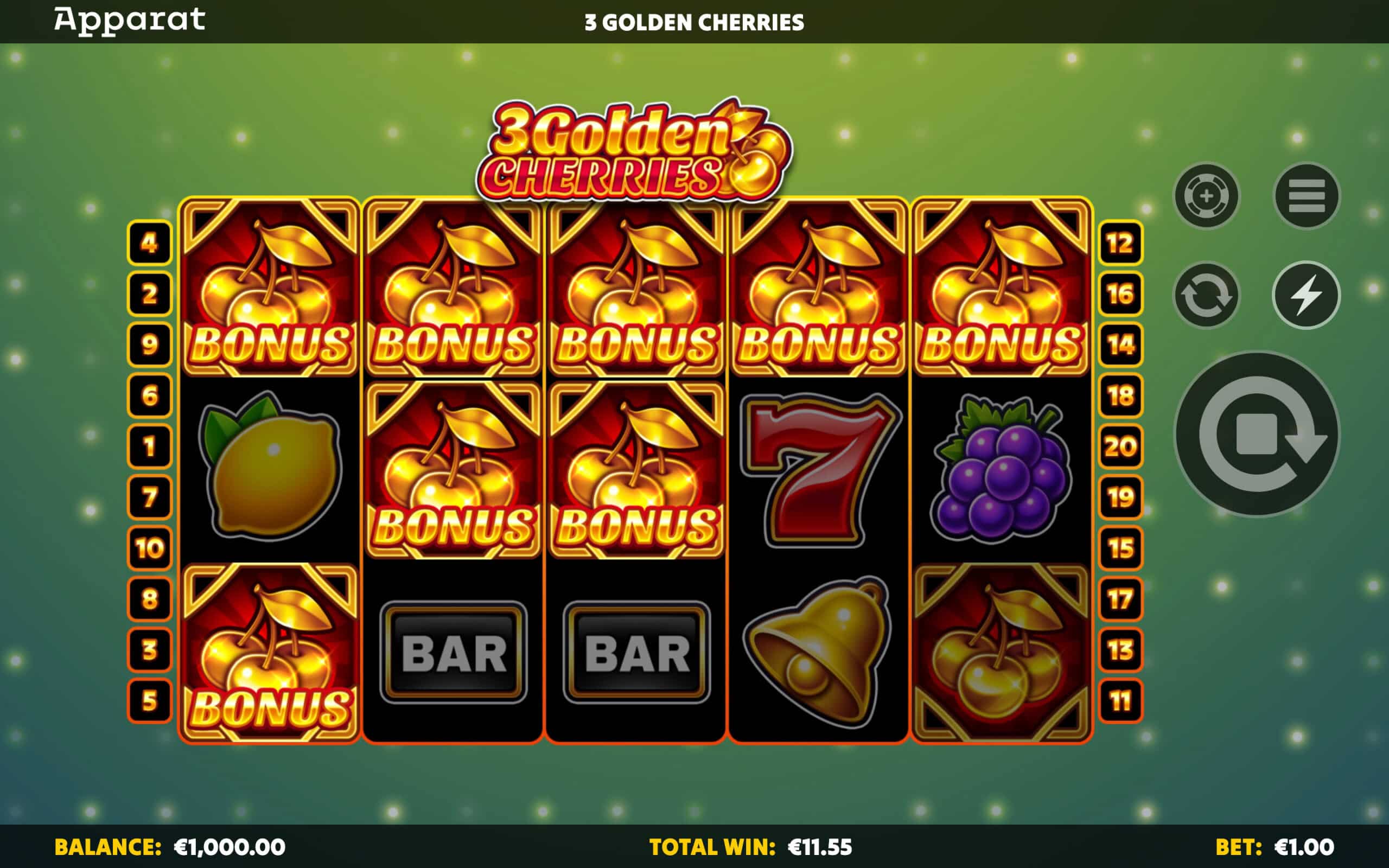The width and height of the screenshot is (1389, 868).
Task: Show payline number 5 marker
Action: [149, 701]
